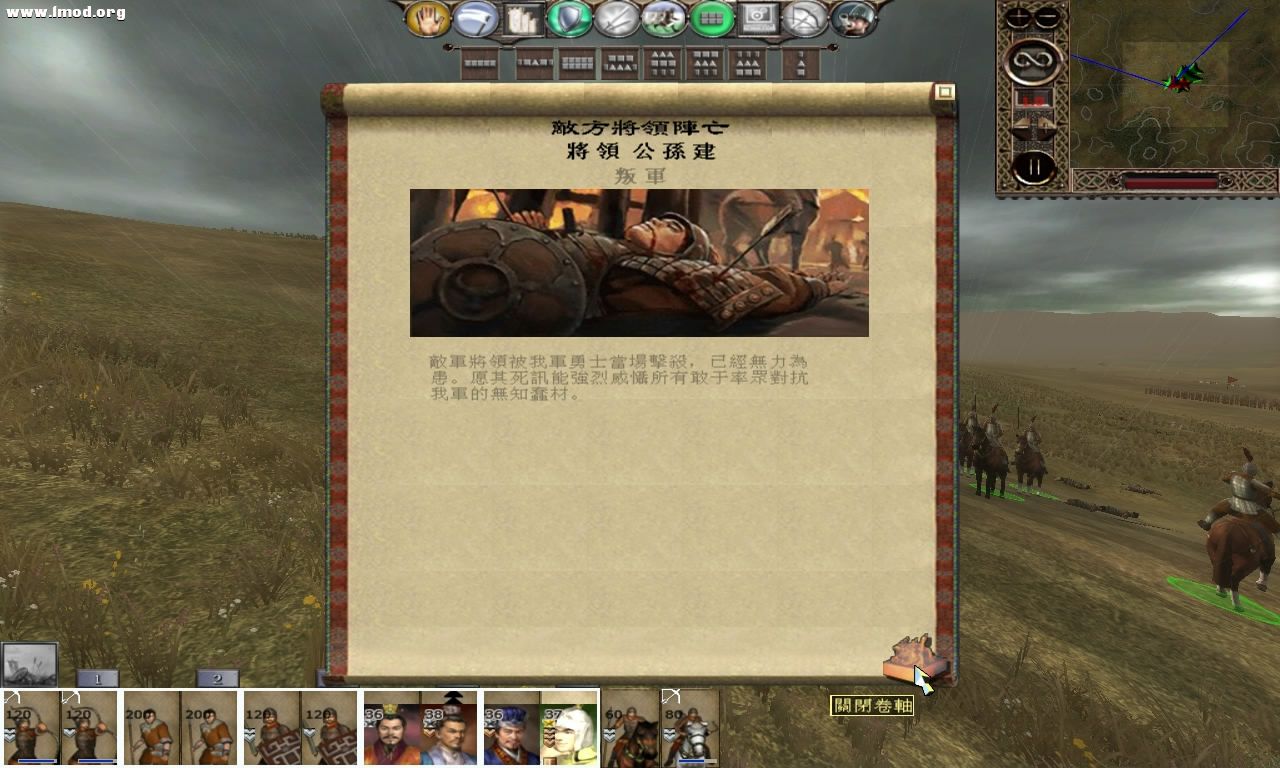
Task: Open the siege equipment panel icon
Action: tap(523, 17)
